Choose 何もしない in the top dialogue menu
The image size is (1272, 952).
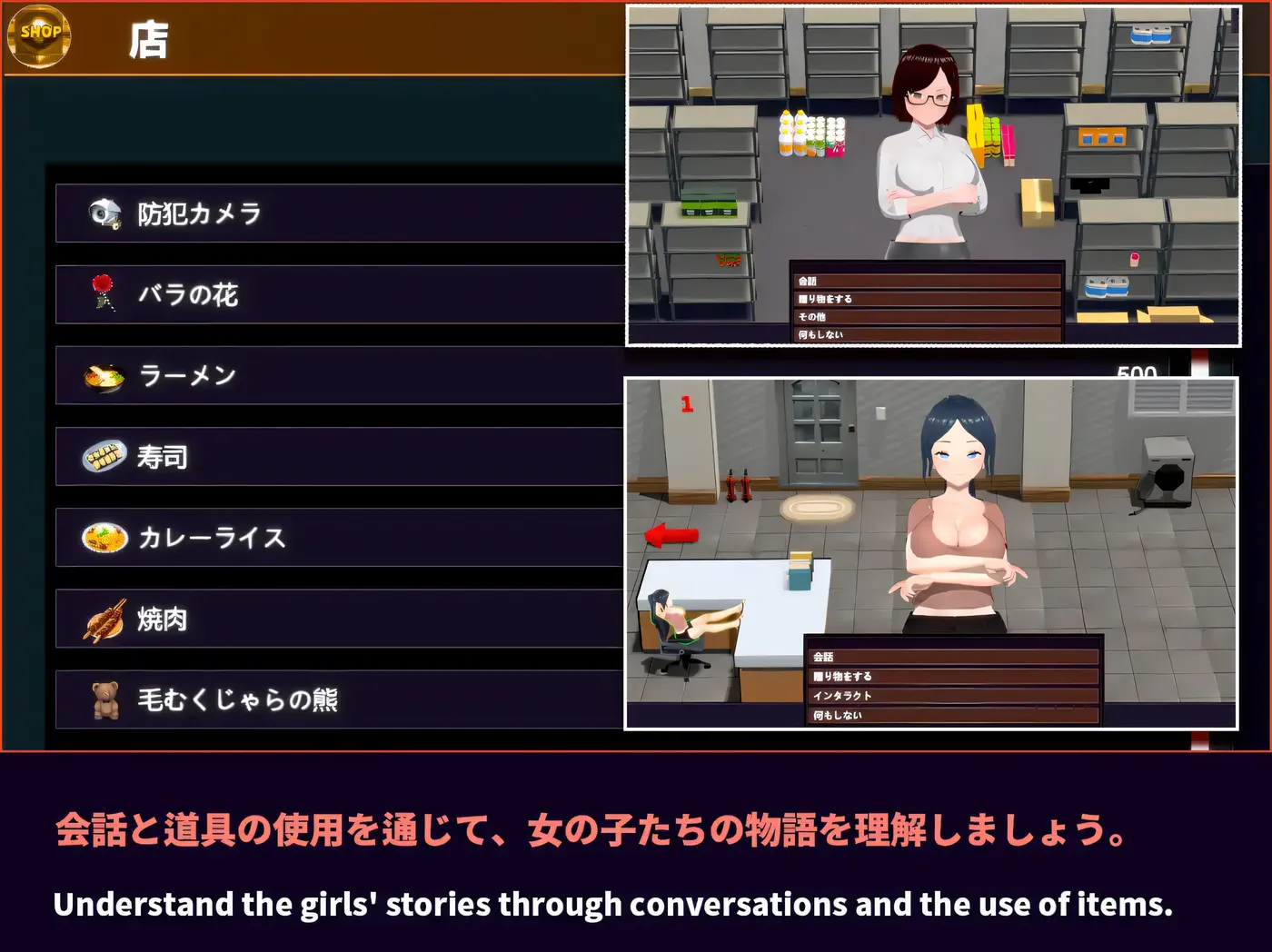coord(927,334)
